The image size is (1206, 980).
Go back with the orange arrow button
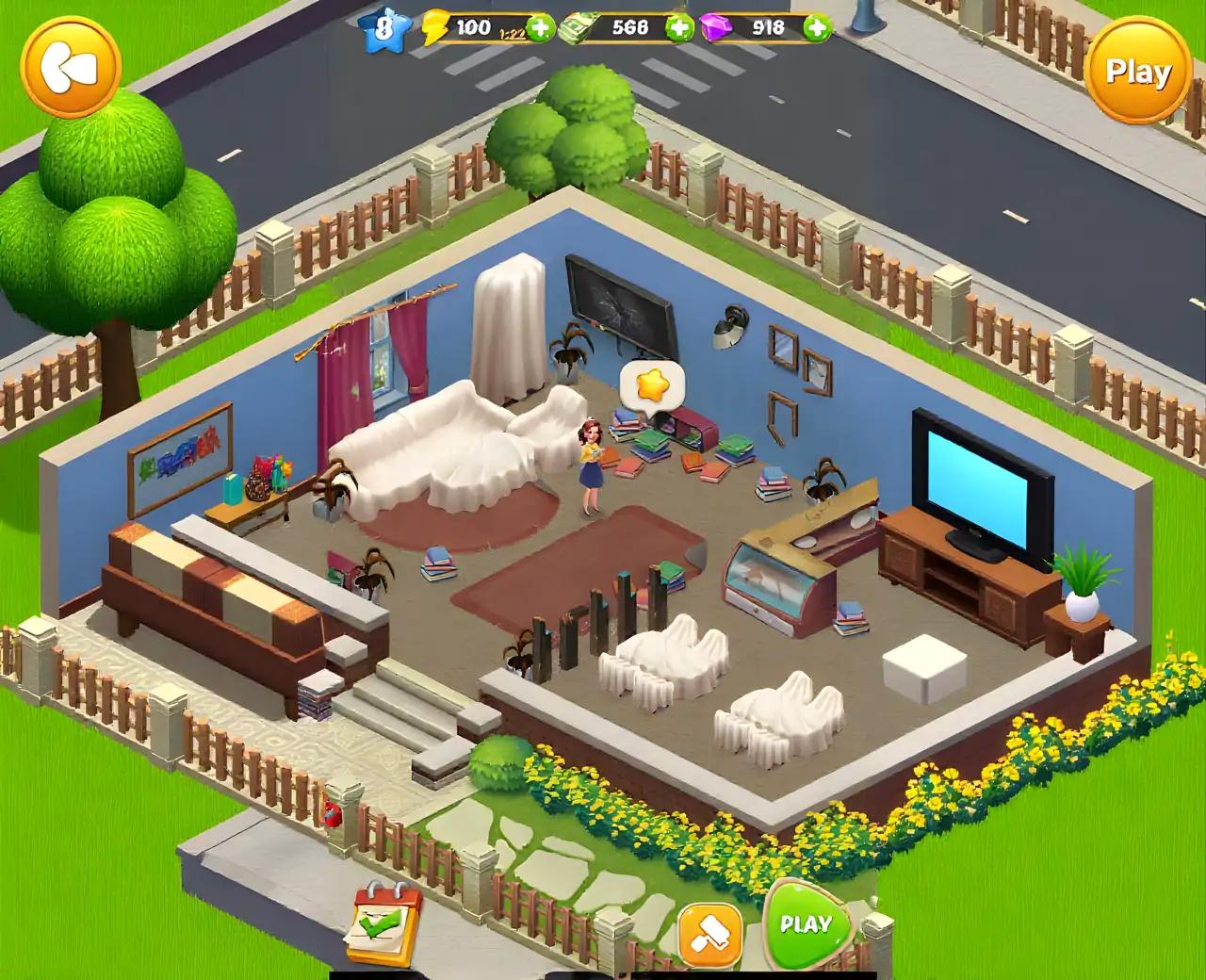[x=71, y=67]
